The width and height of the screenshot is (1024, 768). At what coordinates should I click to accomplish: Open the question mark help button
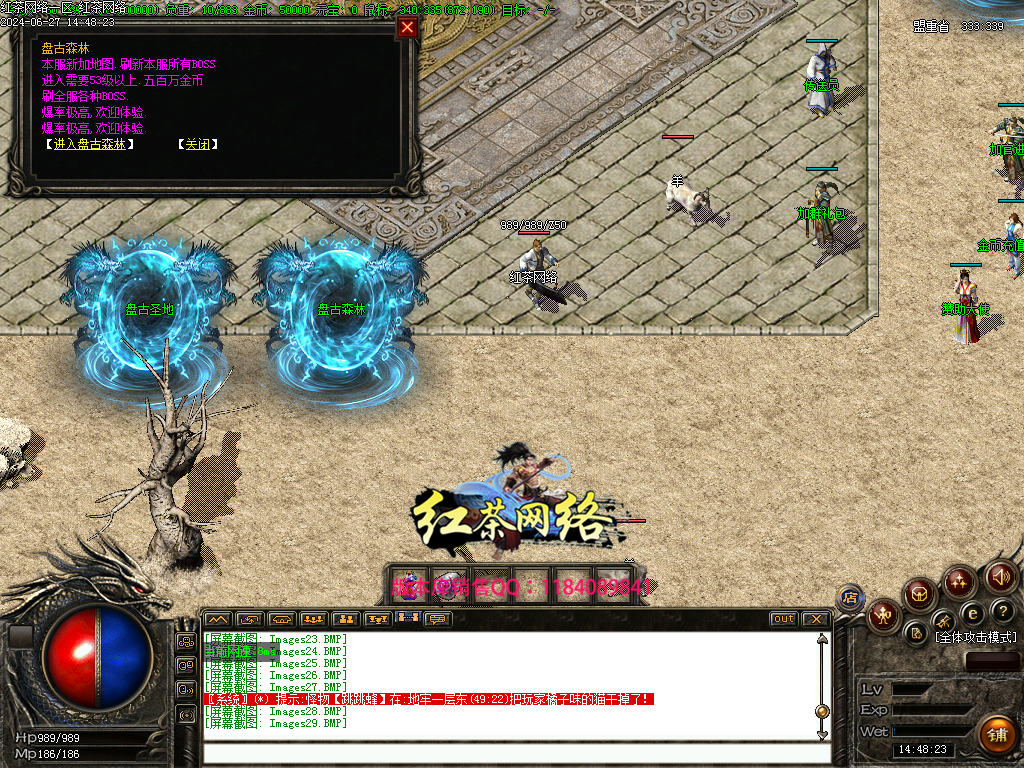coord(1001,611)
